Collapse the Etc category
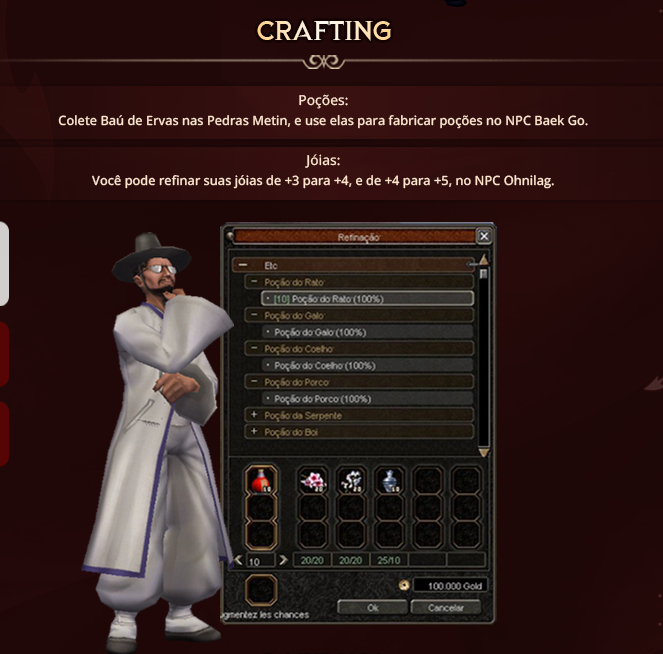 pyautogui.click(x=241, y=265)
